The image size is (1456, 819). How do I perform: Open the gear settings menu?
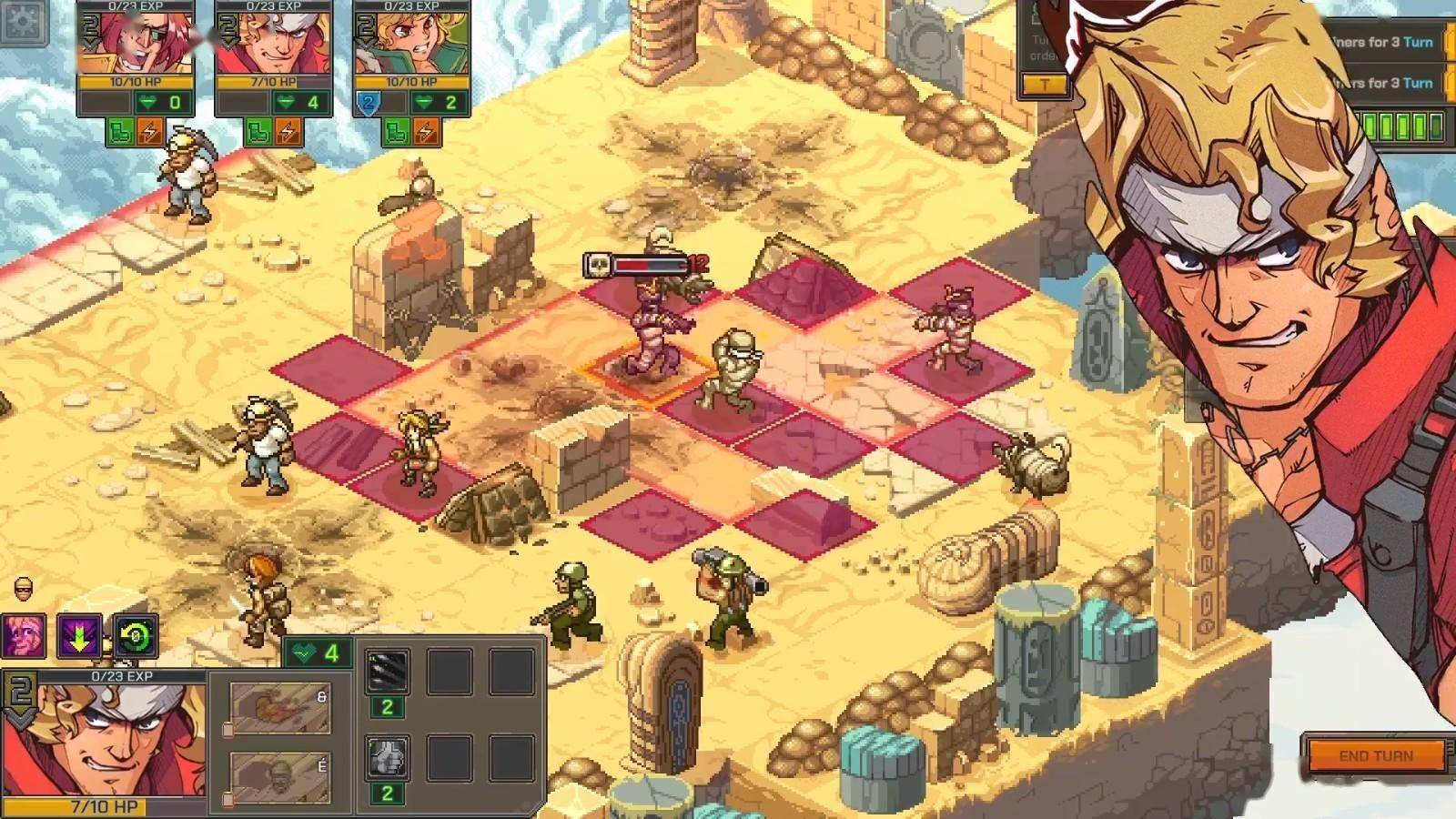tap(24, 20)
